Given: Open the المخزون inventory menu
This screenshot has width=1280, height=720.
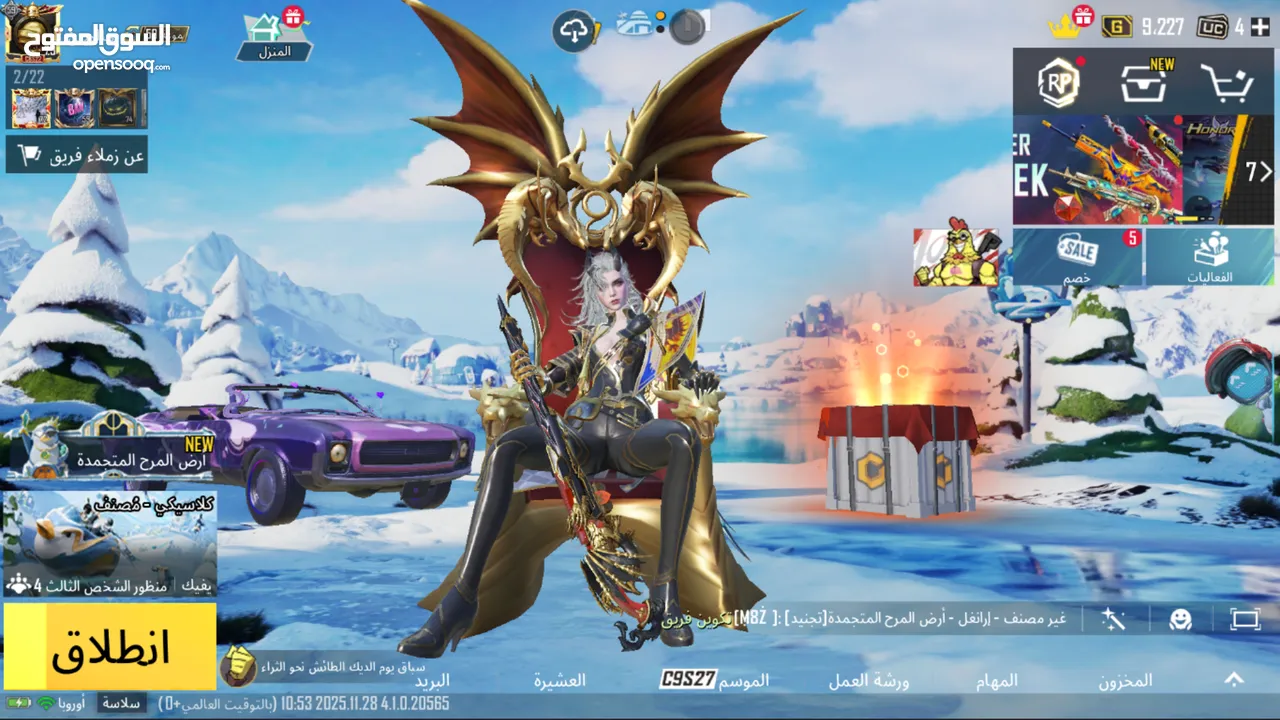Looking at the screenshot, I should [1125, 680].
